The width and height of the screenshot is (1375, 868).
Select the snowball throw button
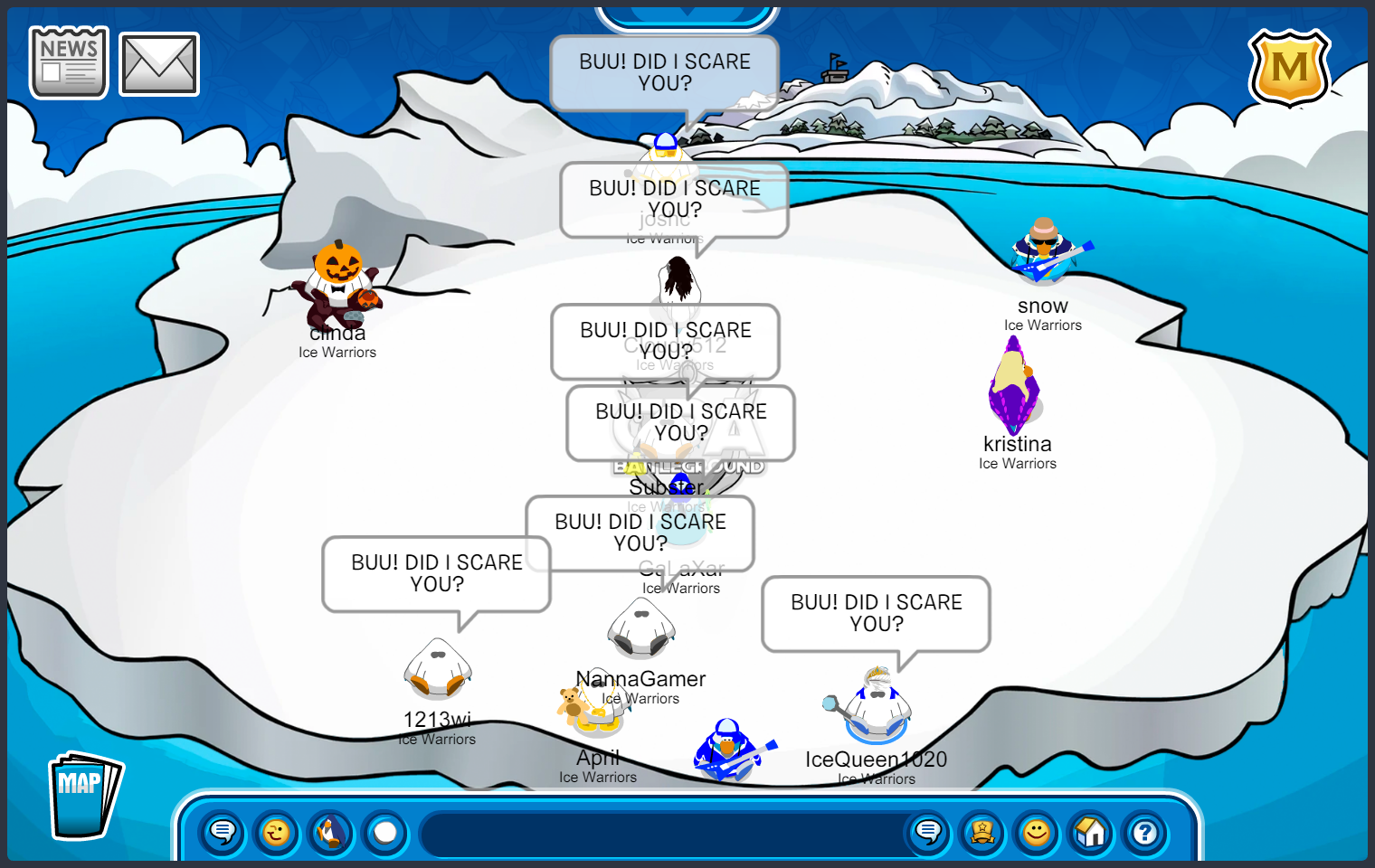coord(385,832)
